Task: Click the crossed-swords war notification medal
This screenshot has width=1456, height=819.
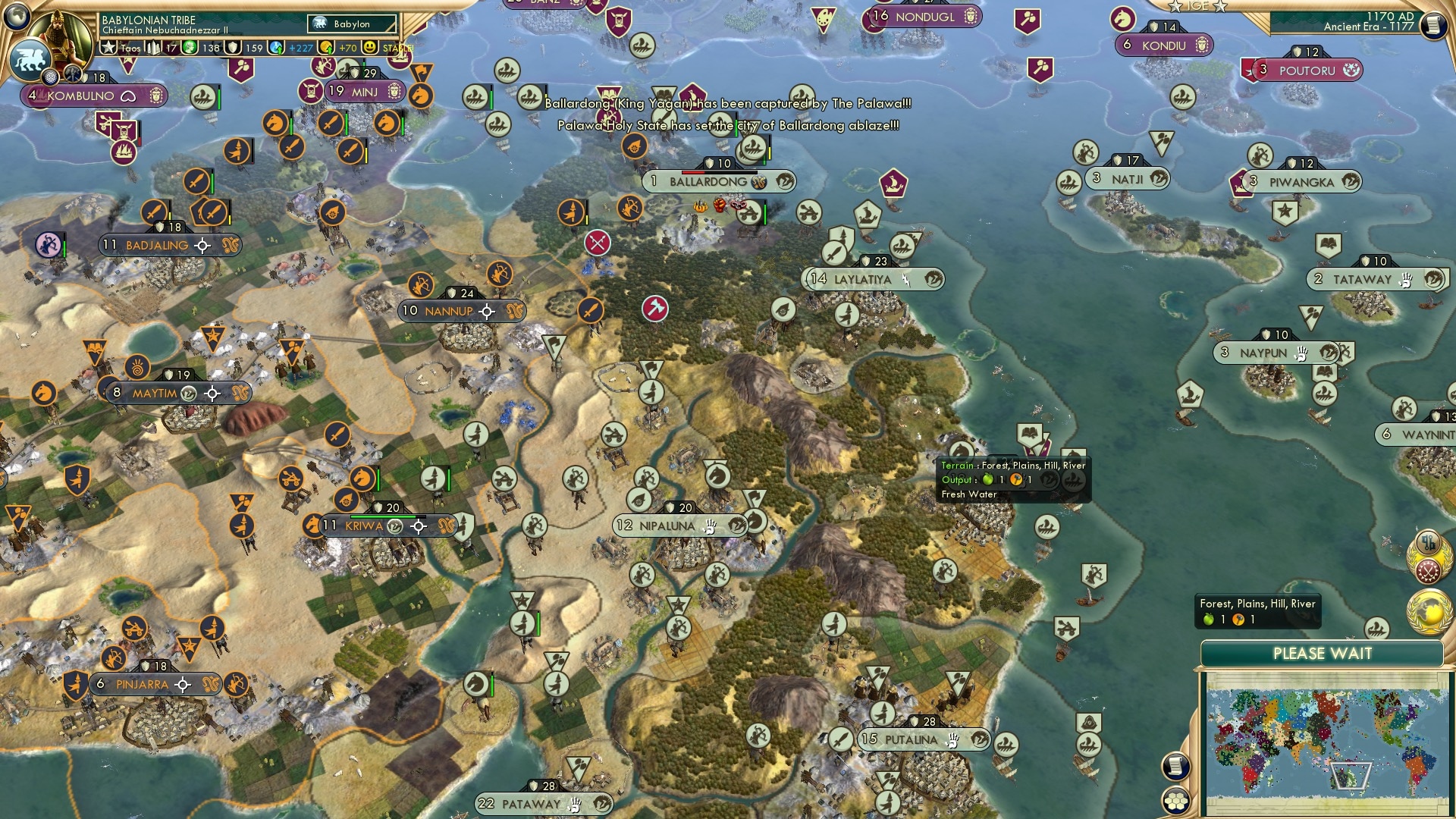Action: click(1427, 570)
